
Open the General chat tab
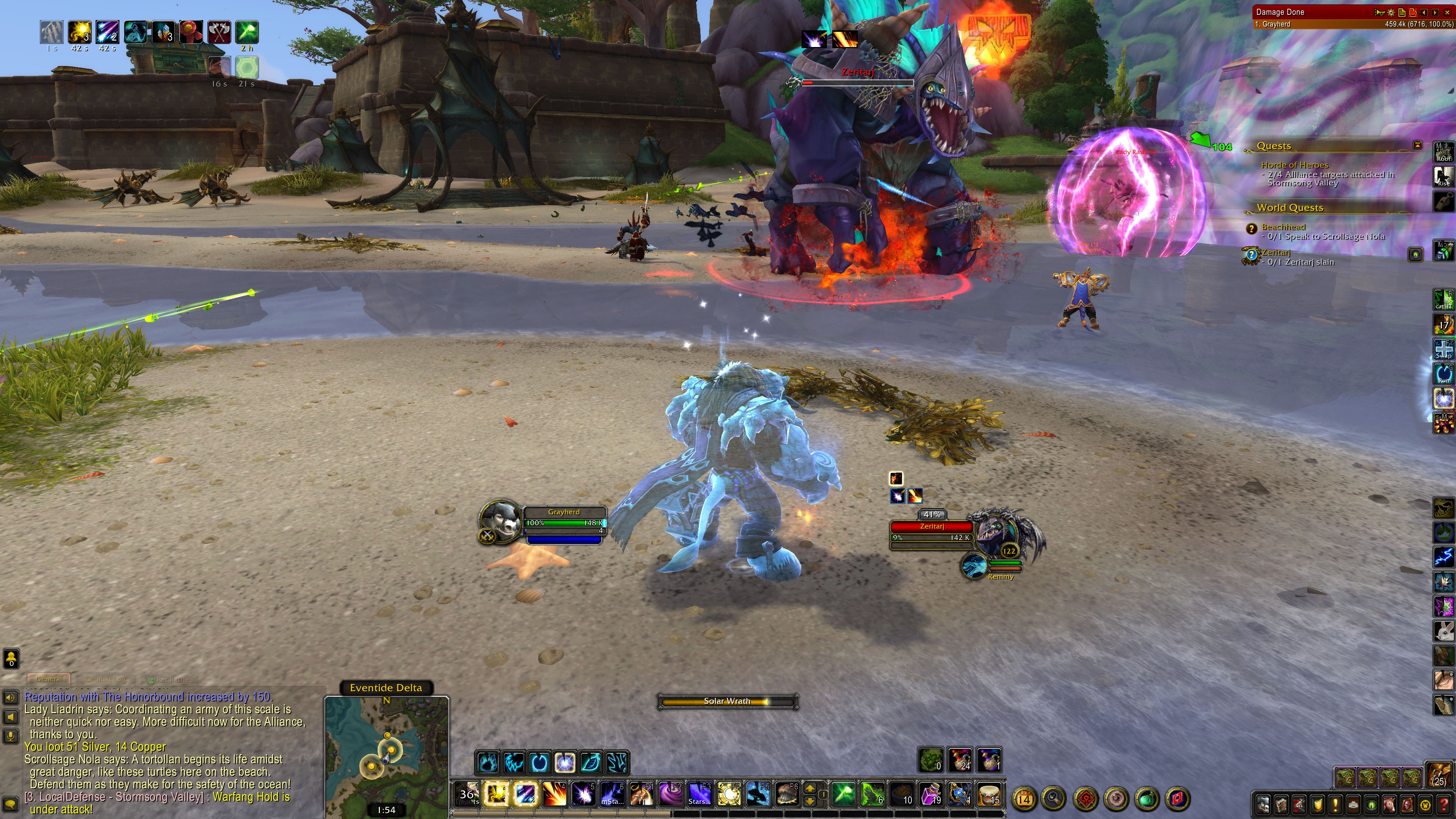[49, 679]
